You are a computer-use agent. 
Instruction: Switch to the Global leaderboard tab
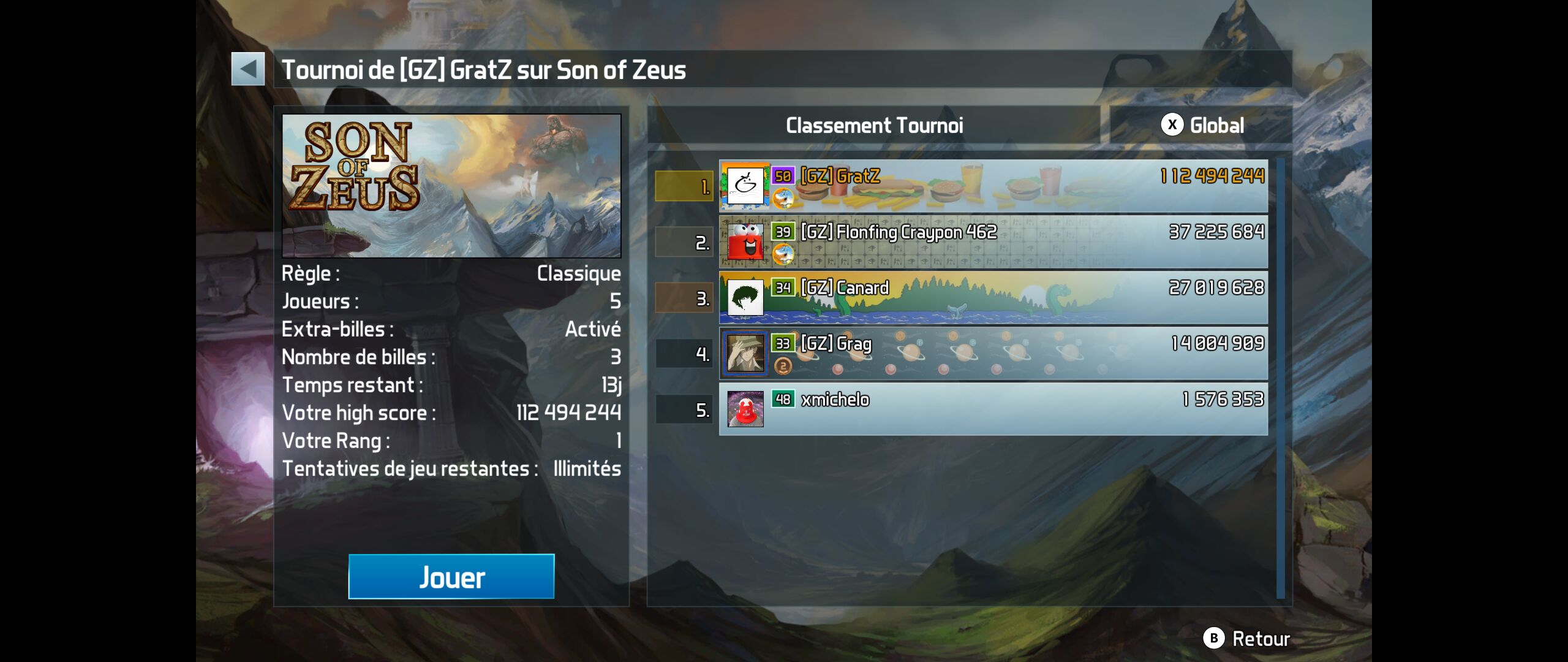[x=1201, y=125]
